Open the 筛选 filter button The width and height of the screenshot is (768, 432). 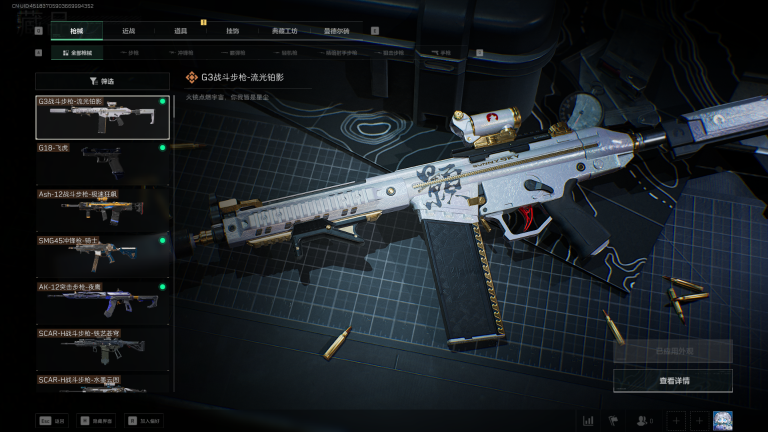click(x=102, y=81)
